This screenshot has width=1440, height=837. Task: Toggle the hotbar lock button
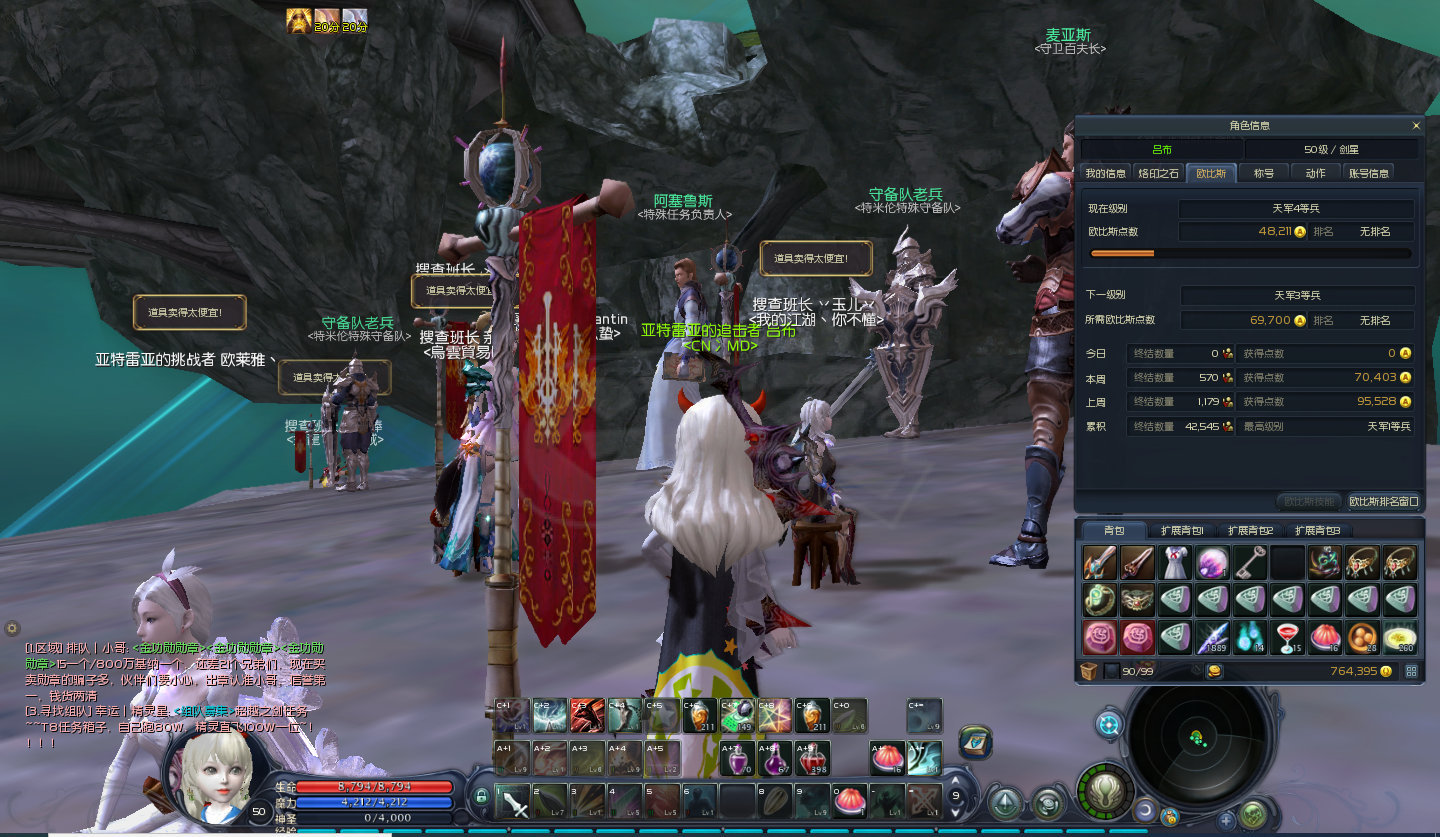482,796
